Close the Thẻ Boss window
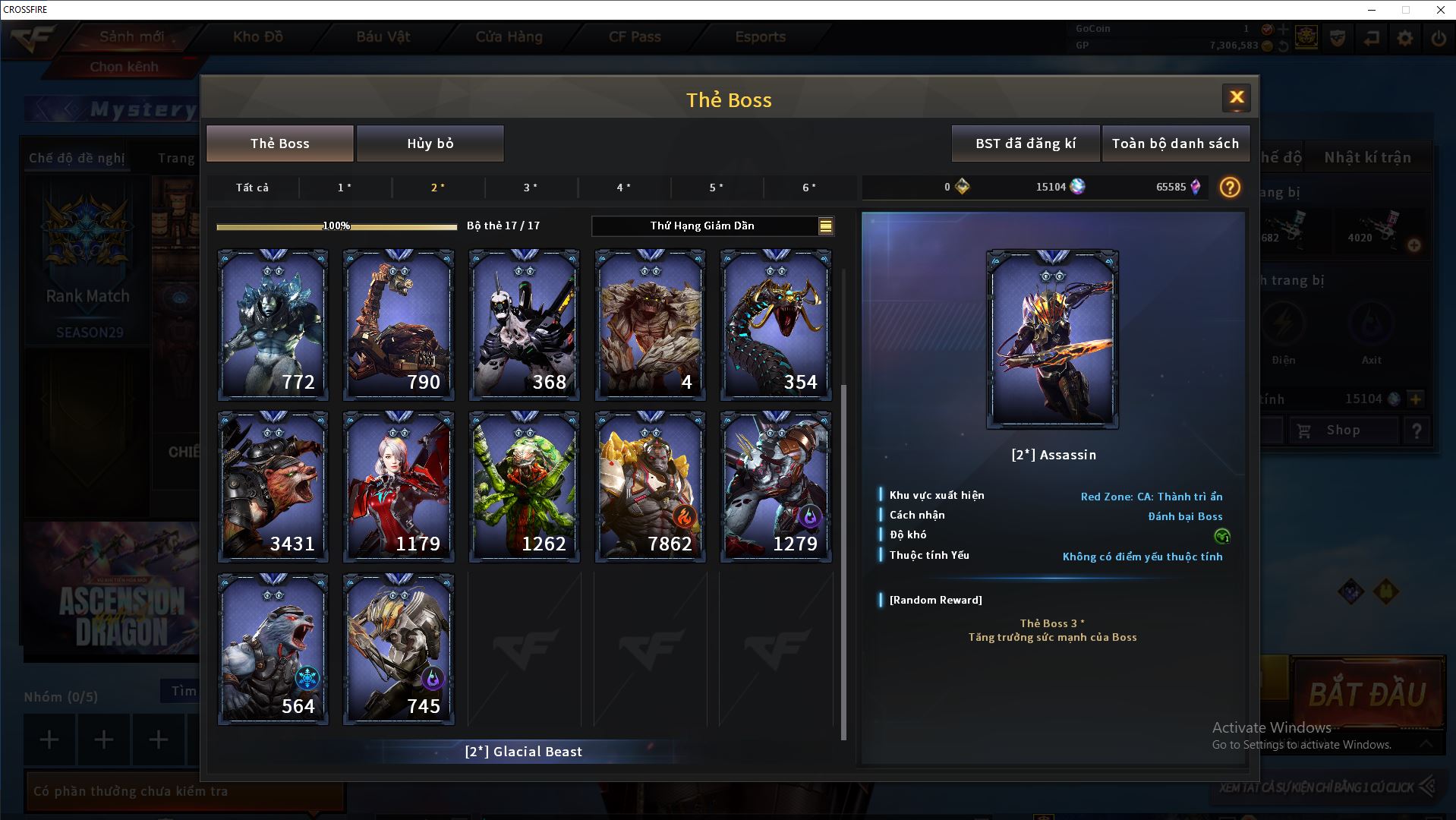The image size is (1456, 820). tap(1236, 97)
